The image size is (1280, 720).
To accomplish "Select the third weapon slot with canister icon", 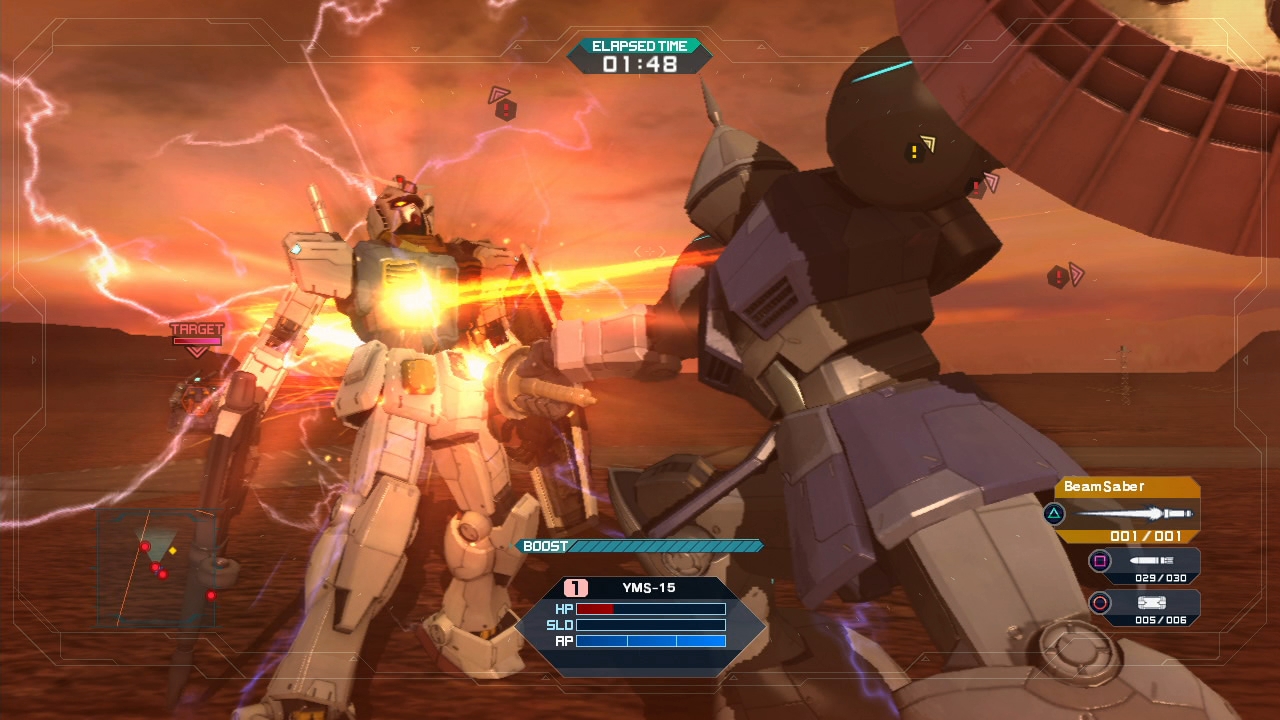I will (1145, 607).
